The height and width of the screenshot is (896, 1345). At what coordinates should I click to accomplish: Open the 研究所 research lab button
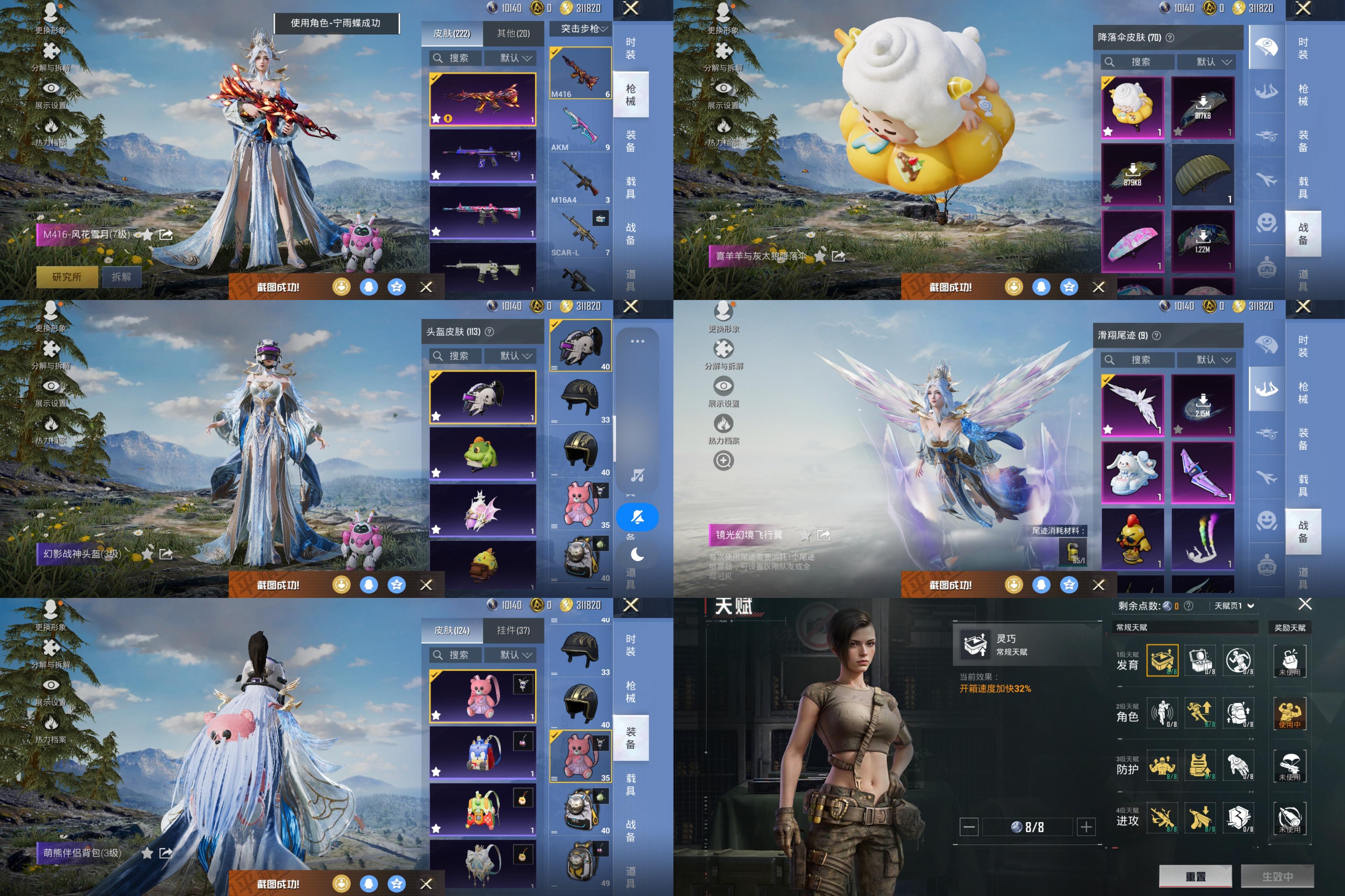click(67, 277)
